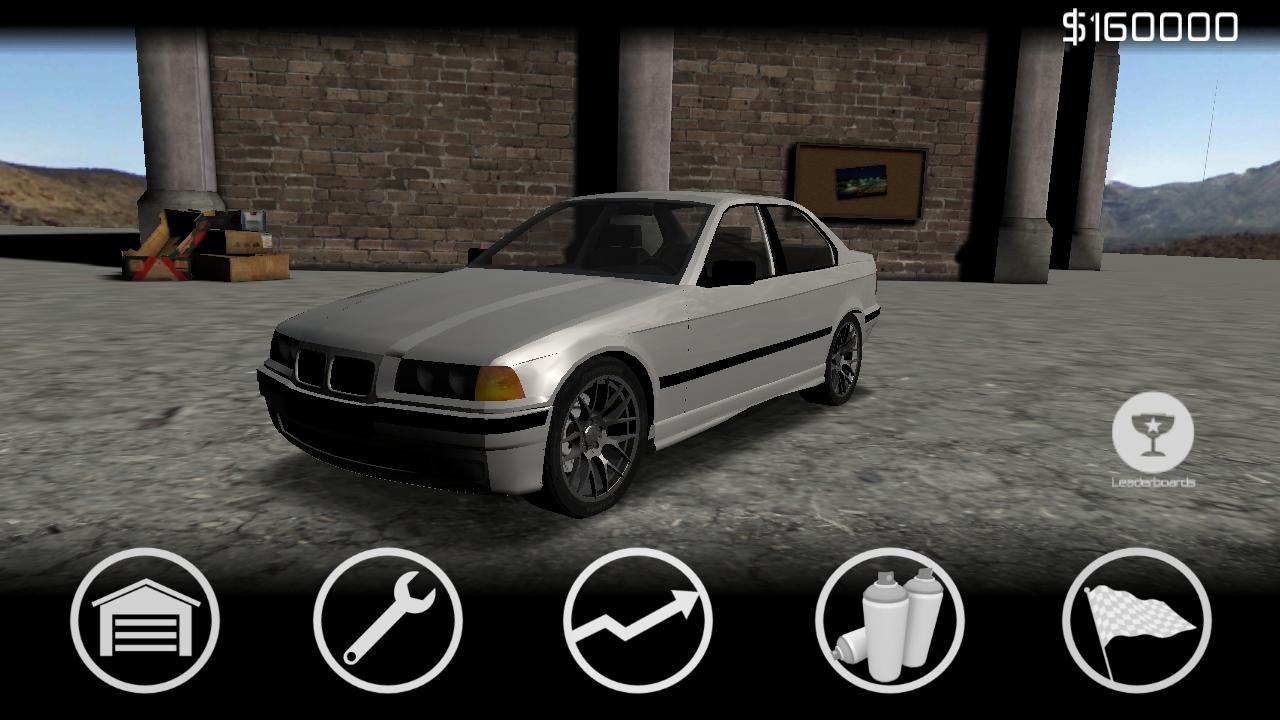Click the front wheel of the car
This screenshot has width=1280, height=720.
point(595,430)
